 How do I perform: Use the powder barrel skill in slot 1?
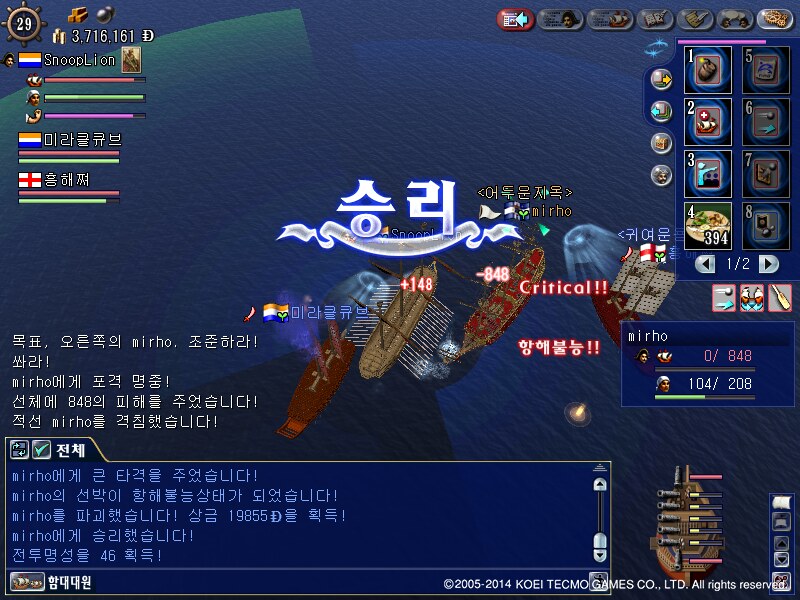tap(708, 70)
